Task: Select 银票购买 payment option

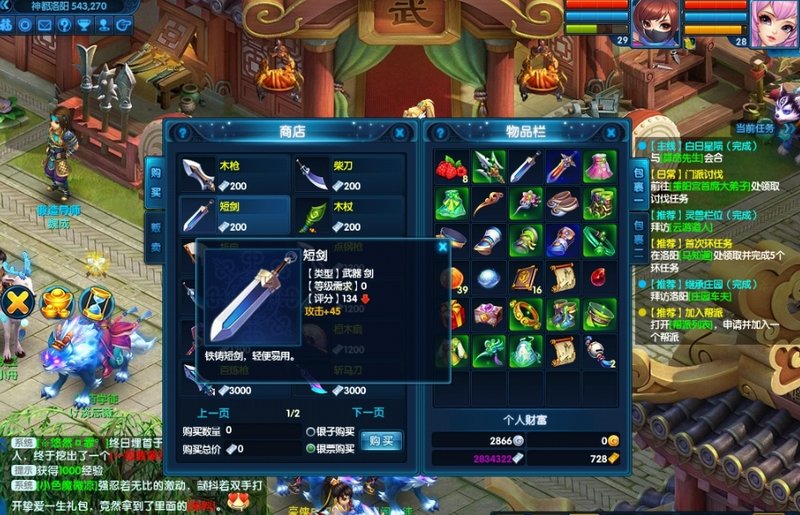Action: click(312, 448)
